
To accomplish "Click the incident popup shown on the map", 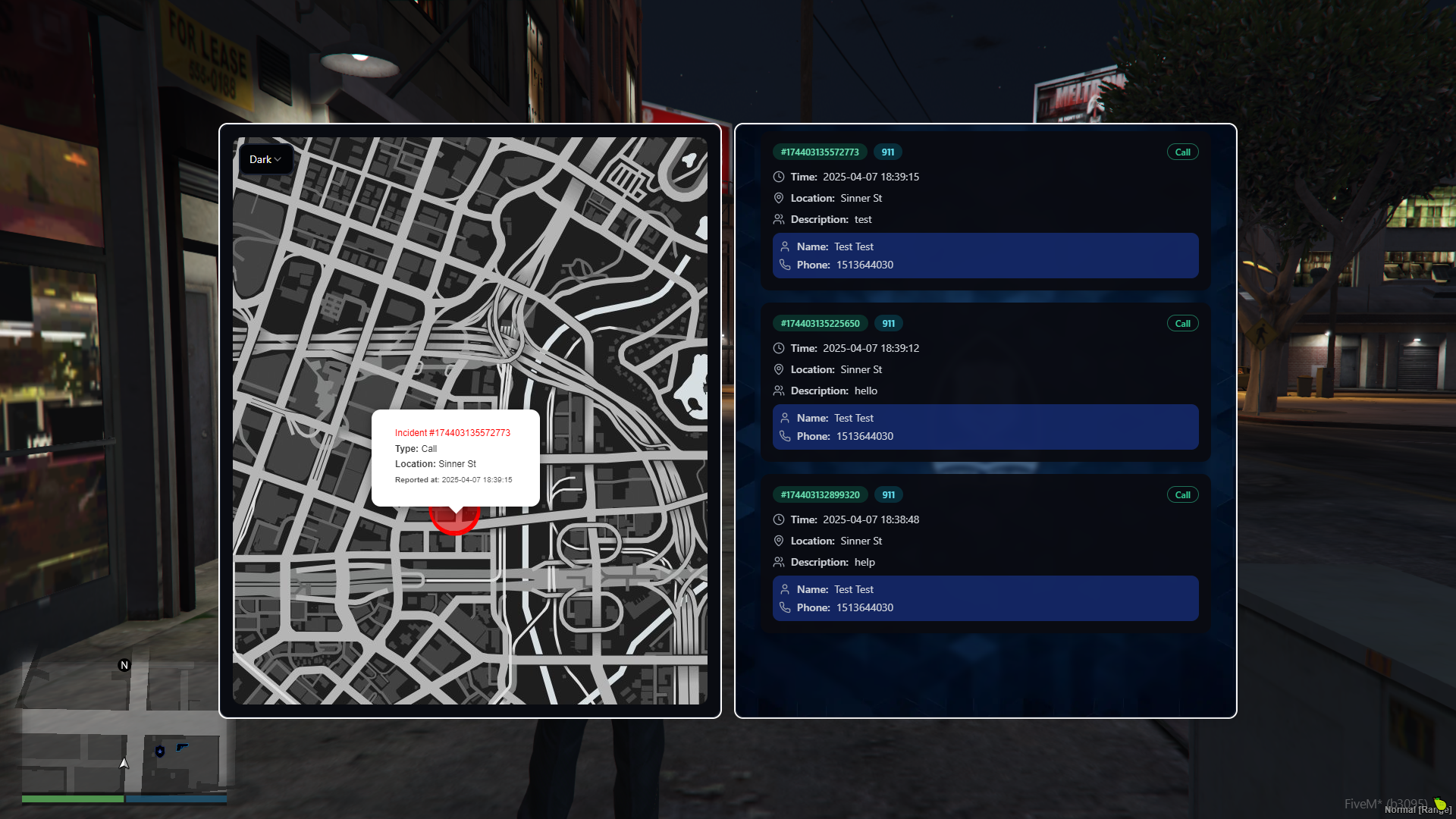I will click(455, 455).
